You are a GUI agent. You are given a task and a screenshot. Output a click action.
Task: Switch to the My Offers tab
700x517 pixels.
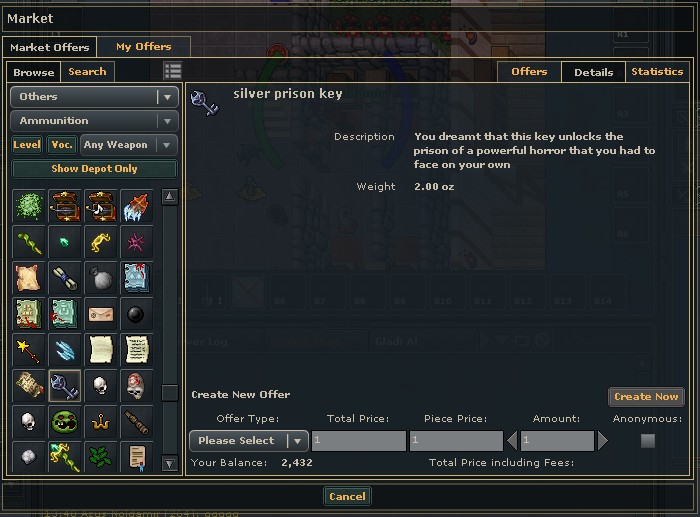pos(143,47)
